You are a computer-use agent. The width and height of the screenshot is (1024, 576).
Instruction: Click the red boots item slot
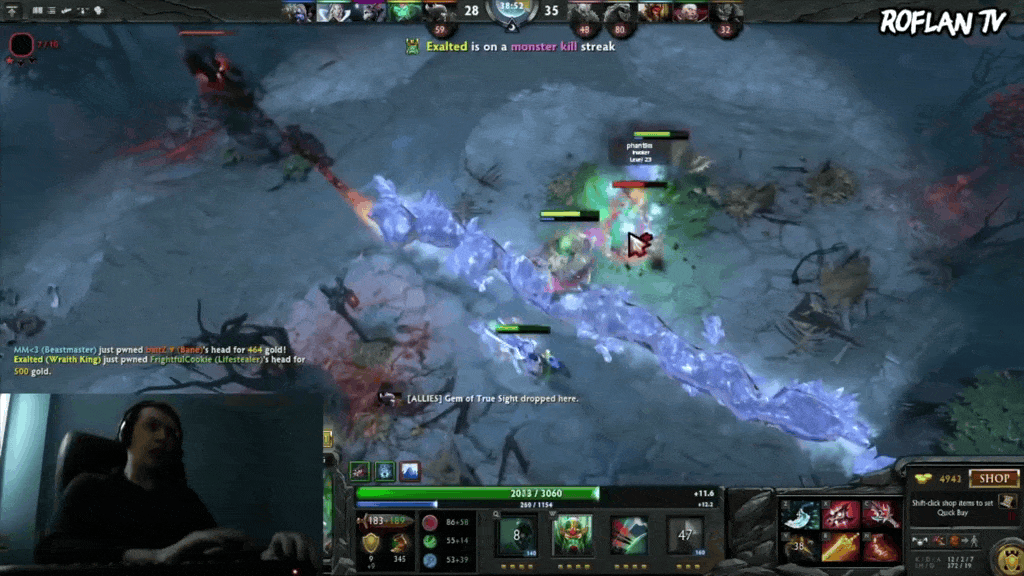(881, 546)
